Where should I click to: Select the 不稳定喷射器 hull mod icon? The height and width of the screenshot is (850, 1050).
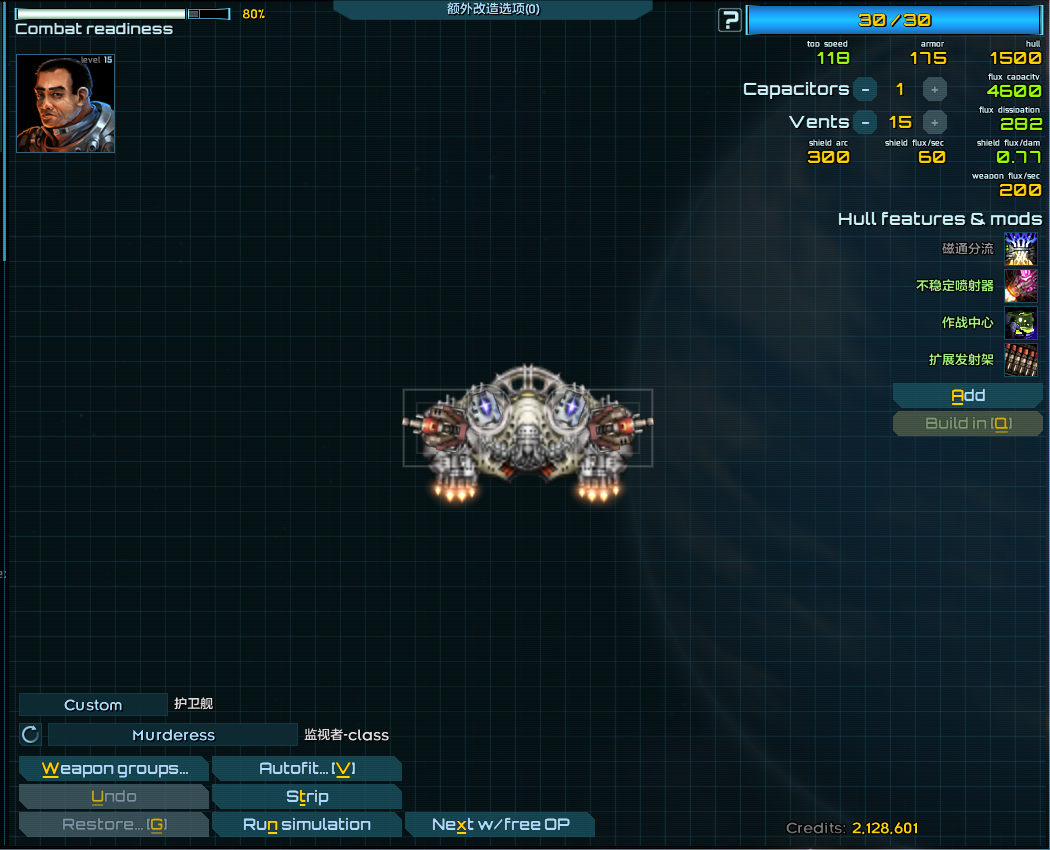click(1021, 286)
